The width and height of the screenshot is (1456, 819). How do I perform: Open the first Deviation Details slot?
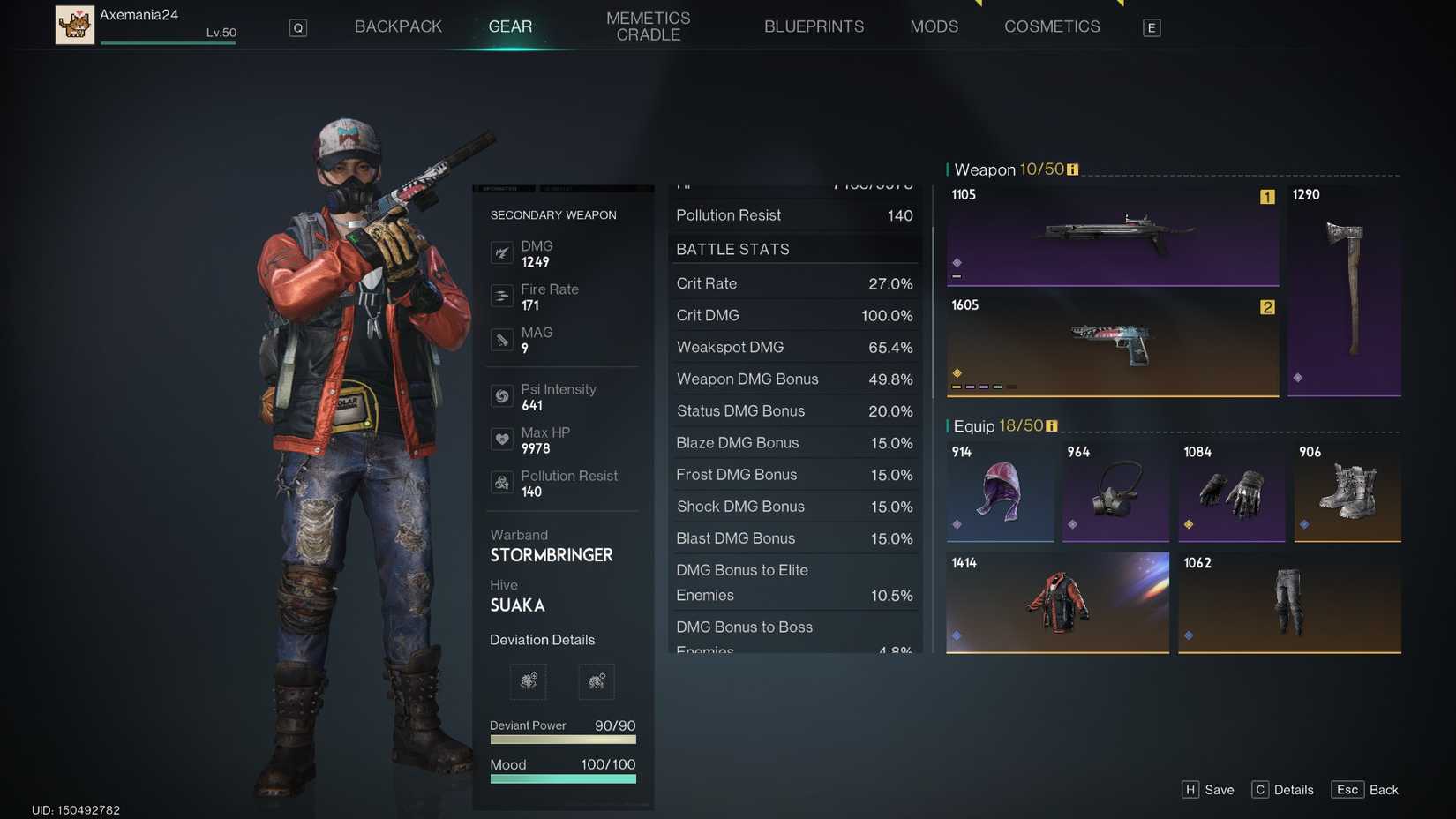pyautogui.click(x=528, y=681)
